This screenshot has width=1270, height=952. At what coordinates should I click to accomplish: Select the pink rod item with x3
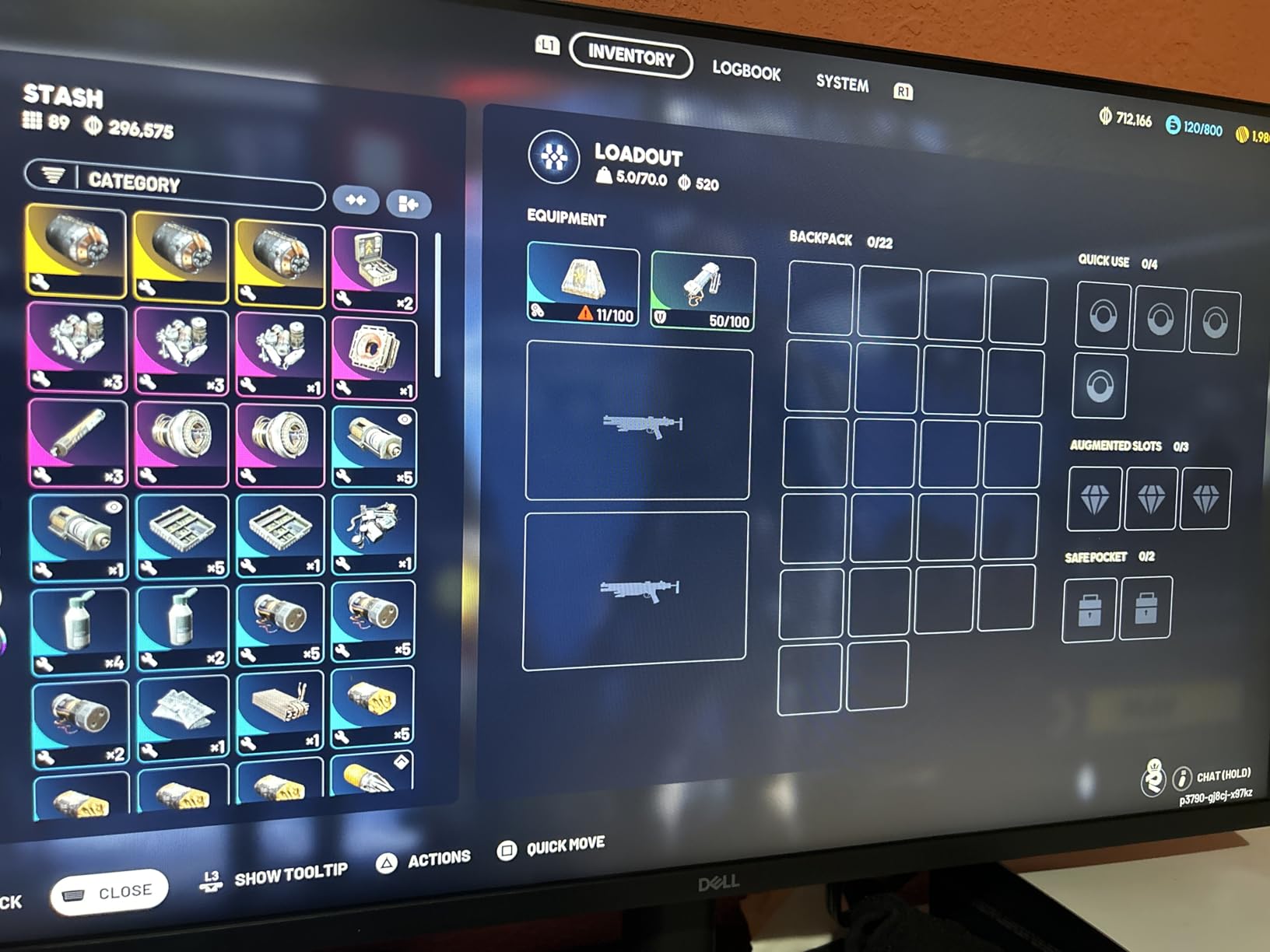tap(77, 443)
